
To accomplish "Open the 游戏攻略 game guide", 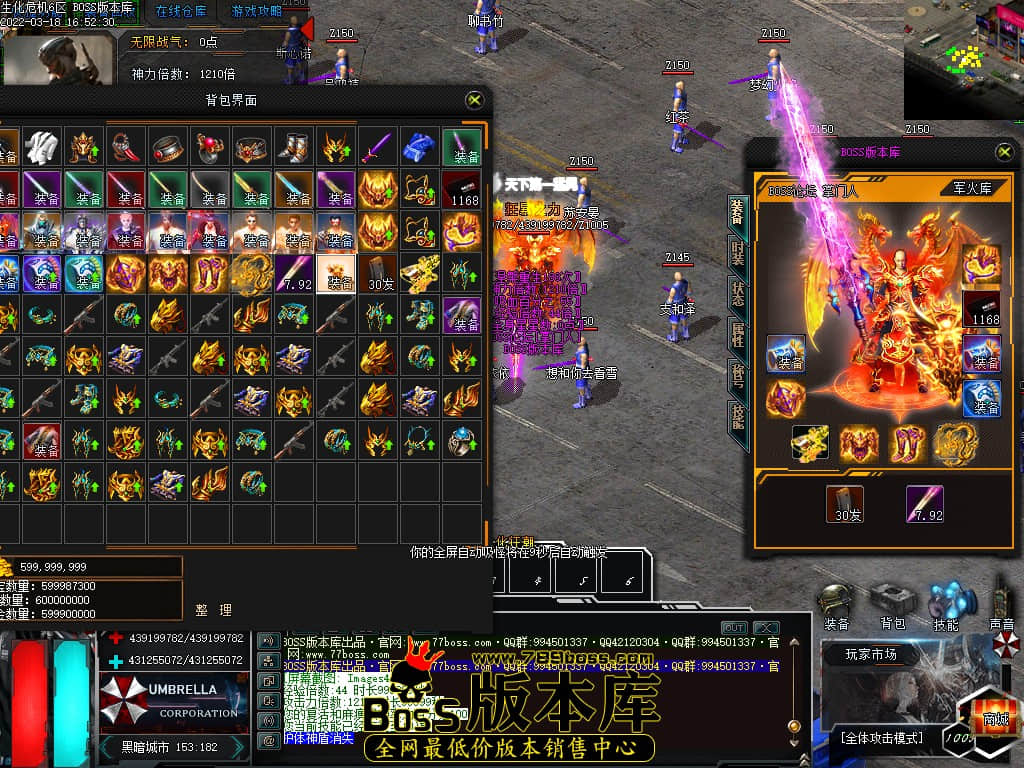I will click(257, 11).
